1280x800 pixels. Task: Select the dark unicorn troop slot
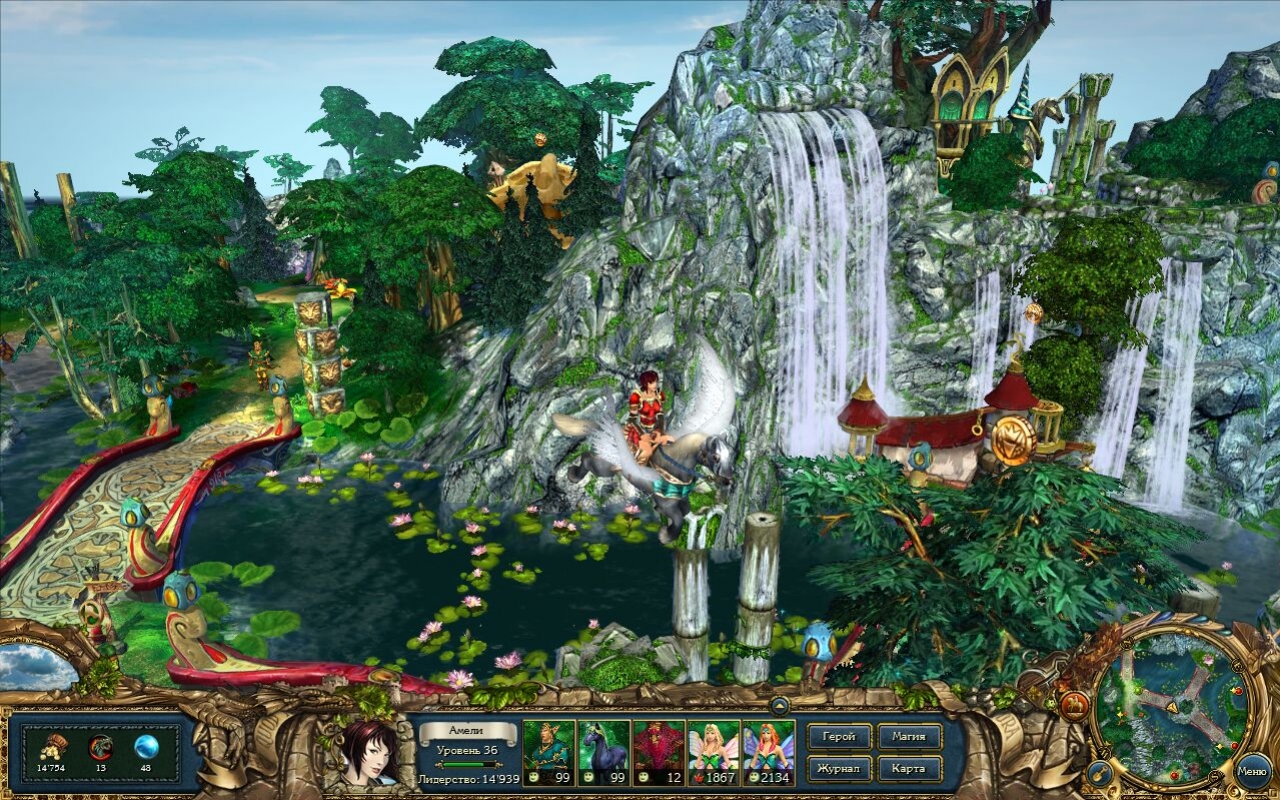point(603,752)
